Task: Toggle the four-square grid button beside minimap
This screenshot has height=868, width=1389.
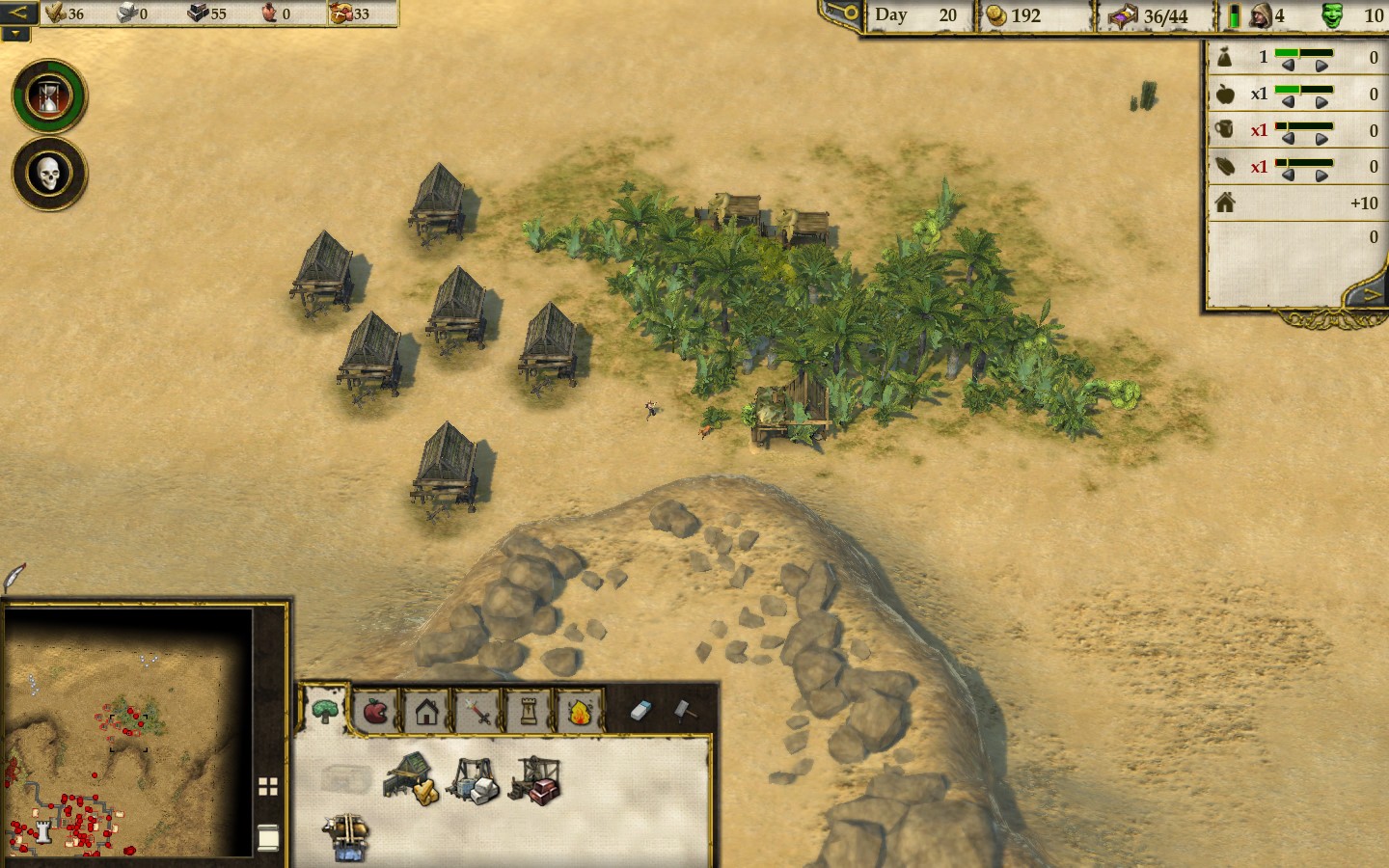Action: (268, 787)
